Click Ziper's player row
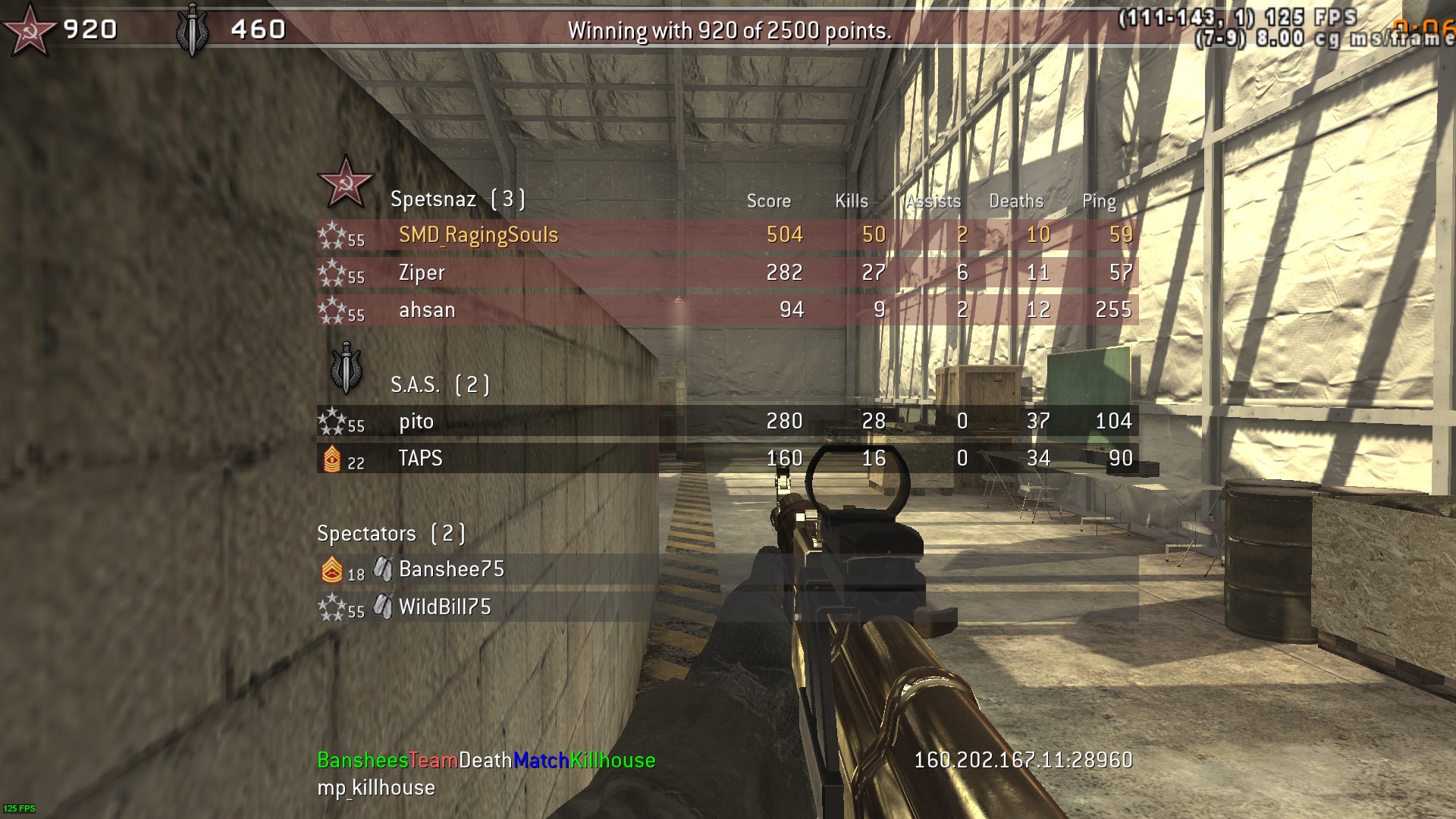This screenshot has width=1456, height=819. pos(422,272)
